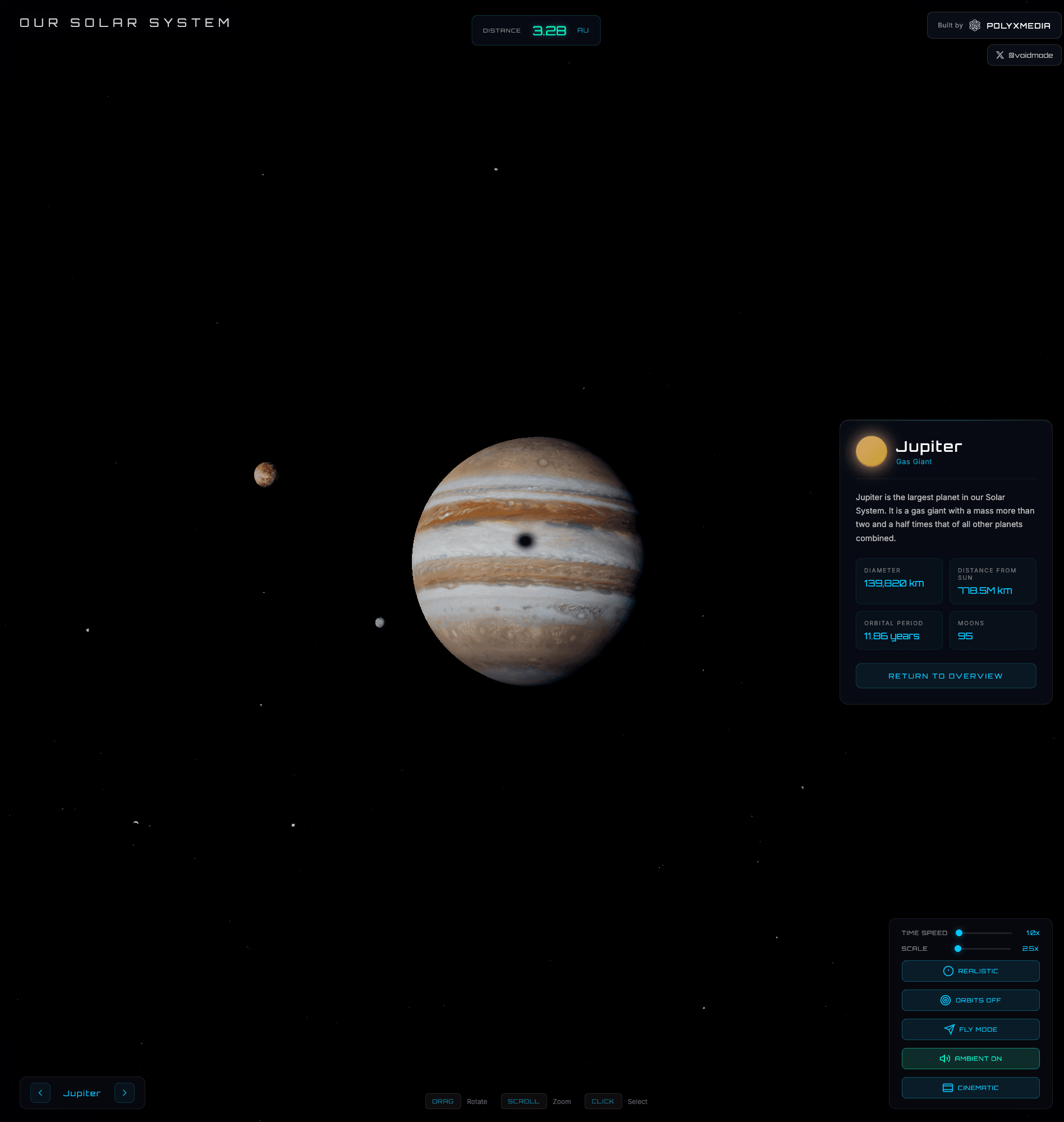Viewport: 1064px width, 1122px height.
Task: Click the X icon next to @voidmode
Action: (1001, 55)
